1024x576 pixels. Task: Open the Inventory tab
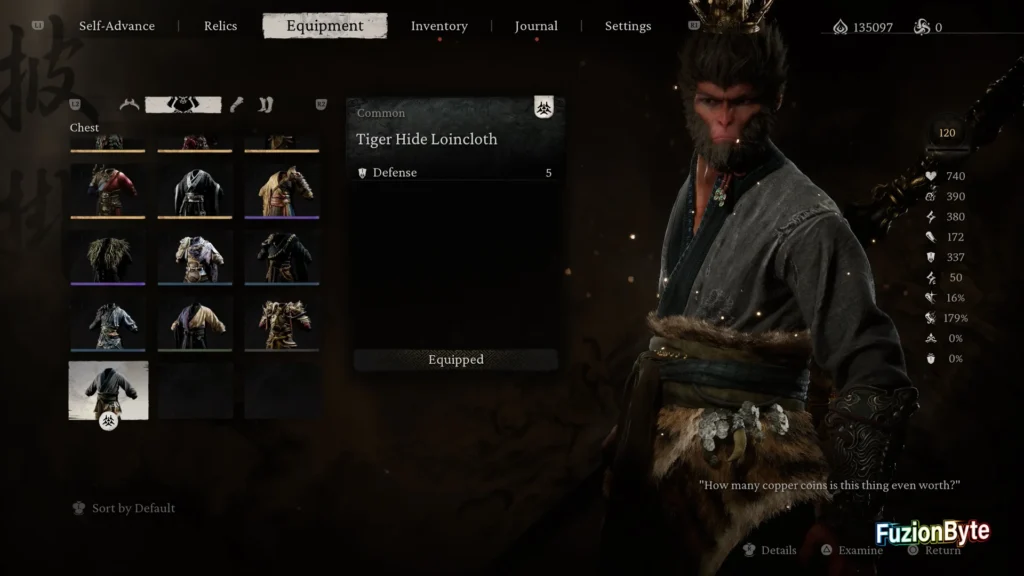click(x=439, y=26)
